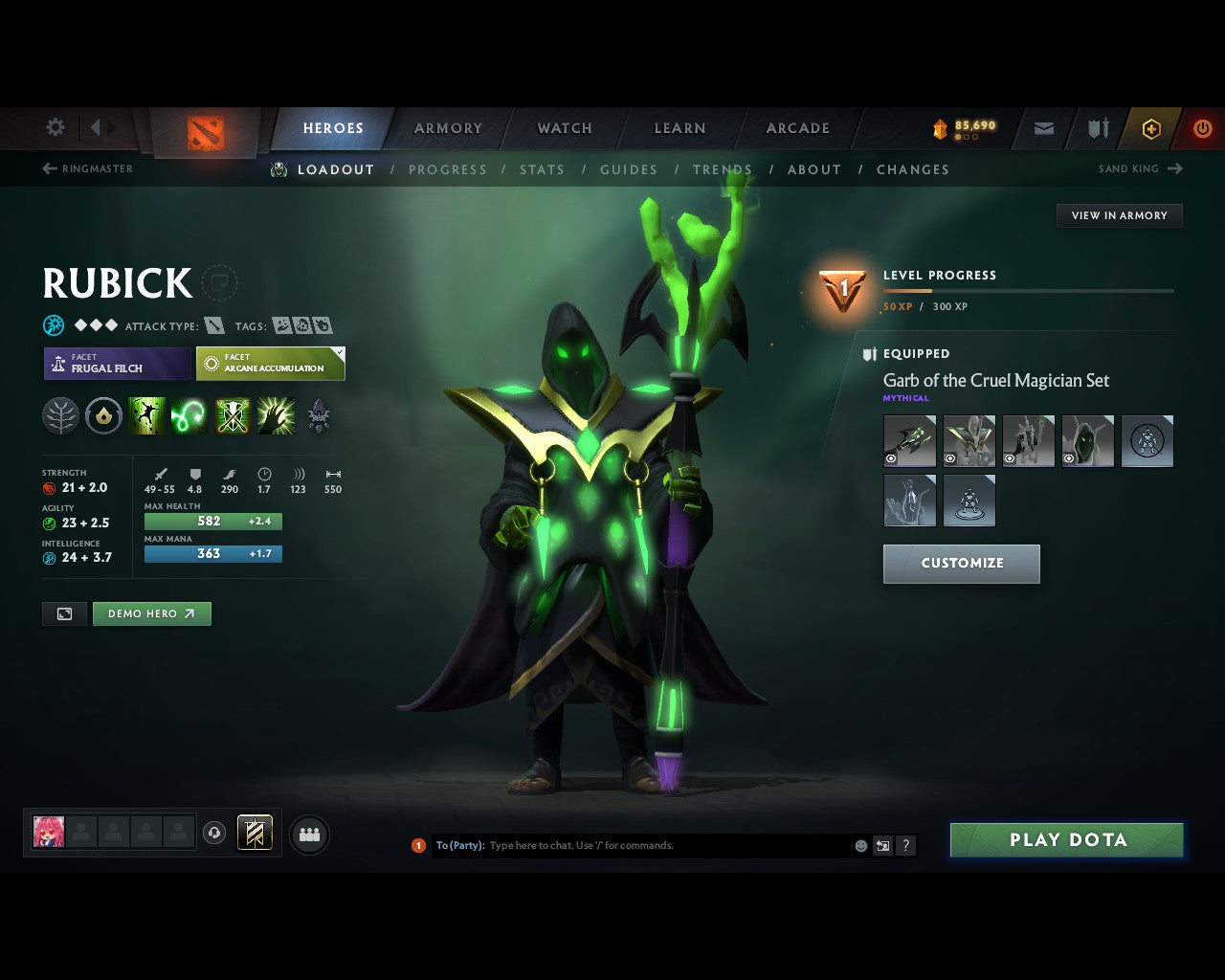Go to previous hero Ringmaster
Image resolution: width=1225 pixels, height=980 pixels.
click(87, 168)
